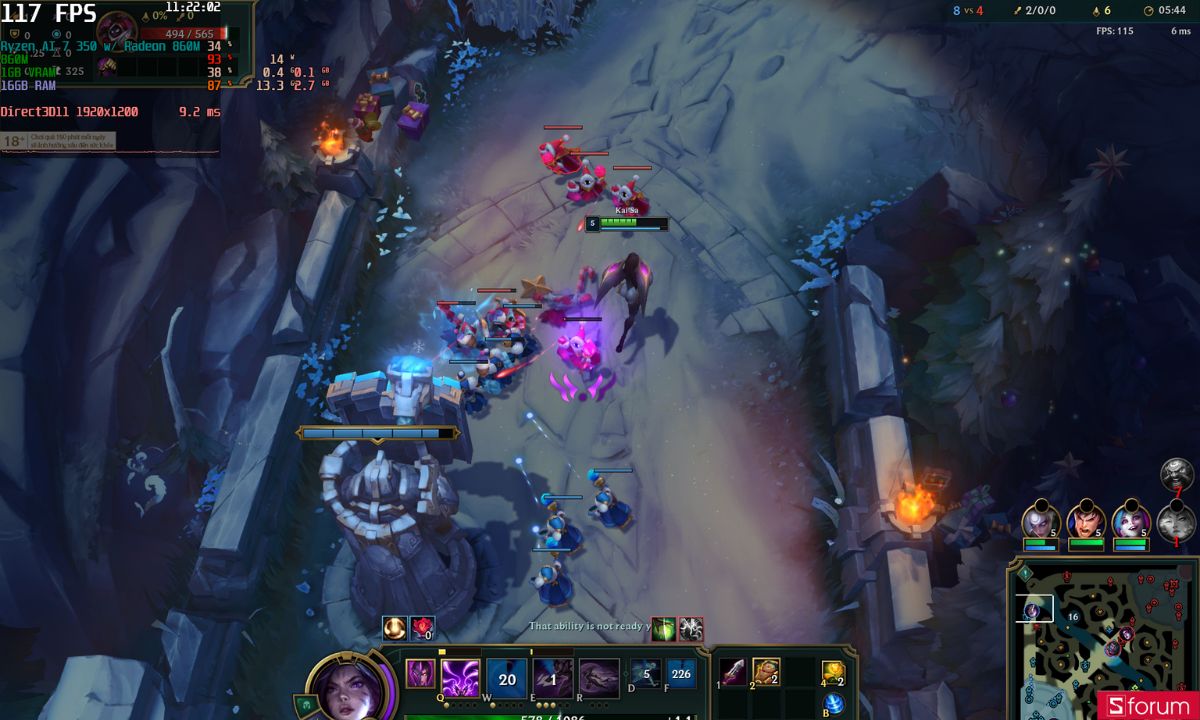Screen dimensions: 1200x720
Task: Inspect the red rose buff icon
Action: click(422, 628)
